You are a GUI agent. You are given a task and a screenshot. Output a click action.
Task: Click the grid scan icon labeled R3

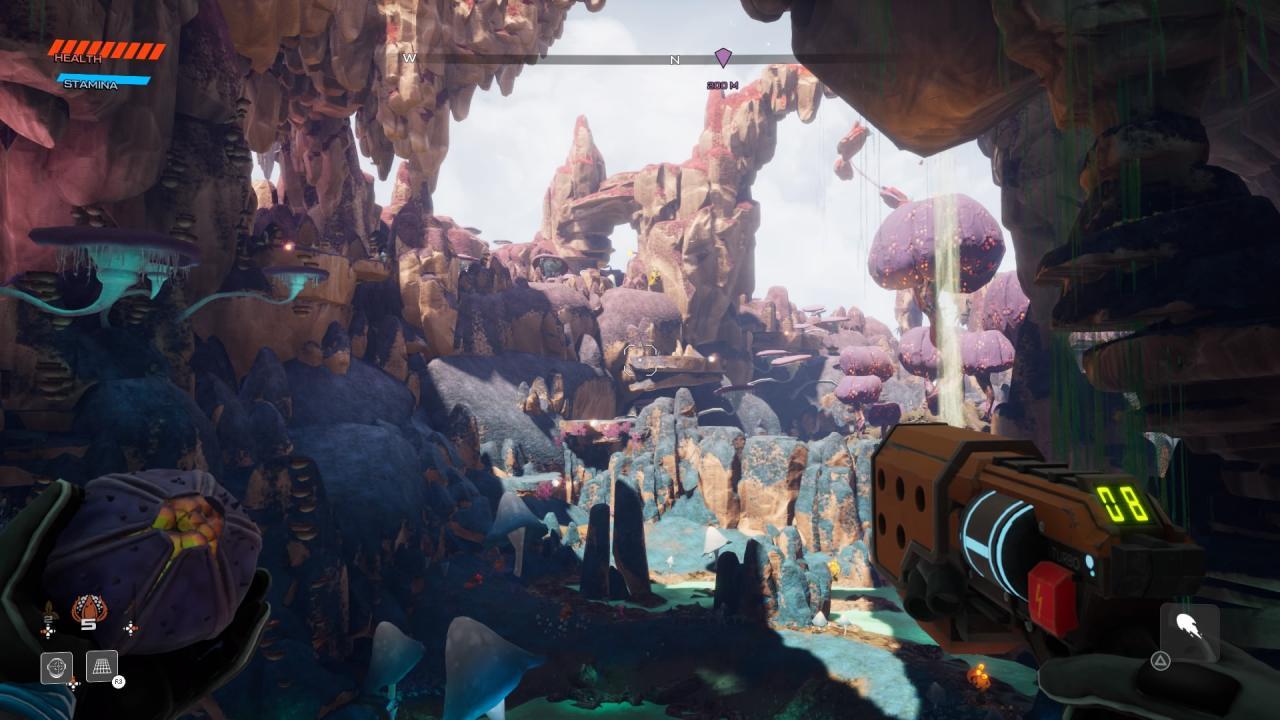click(x=101, y=664)
